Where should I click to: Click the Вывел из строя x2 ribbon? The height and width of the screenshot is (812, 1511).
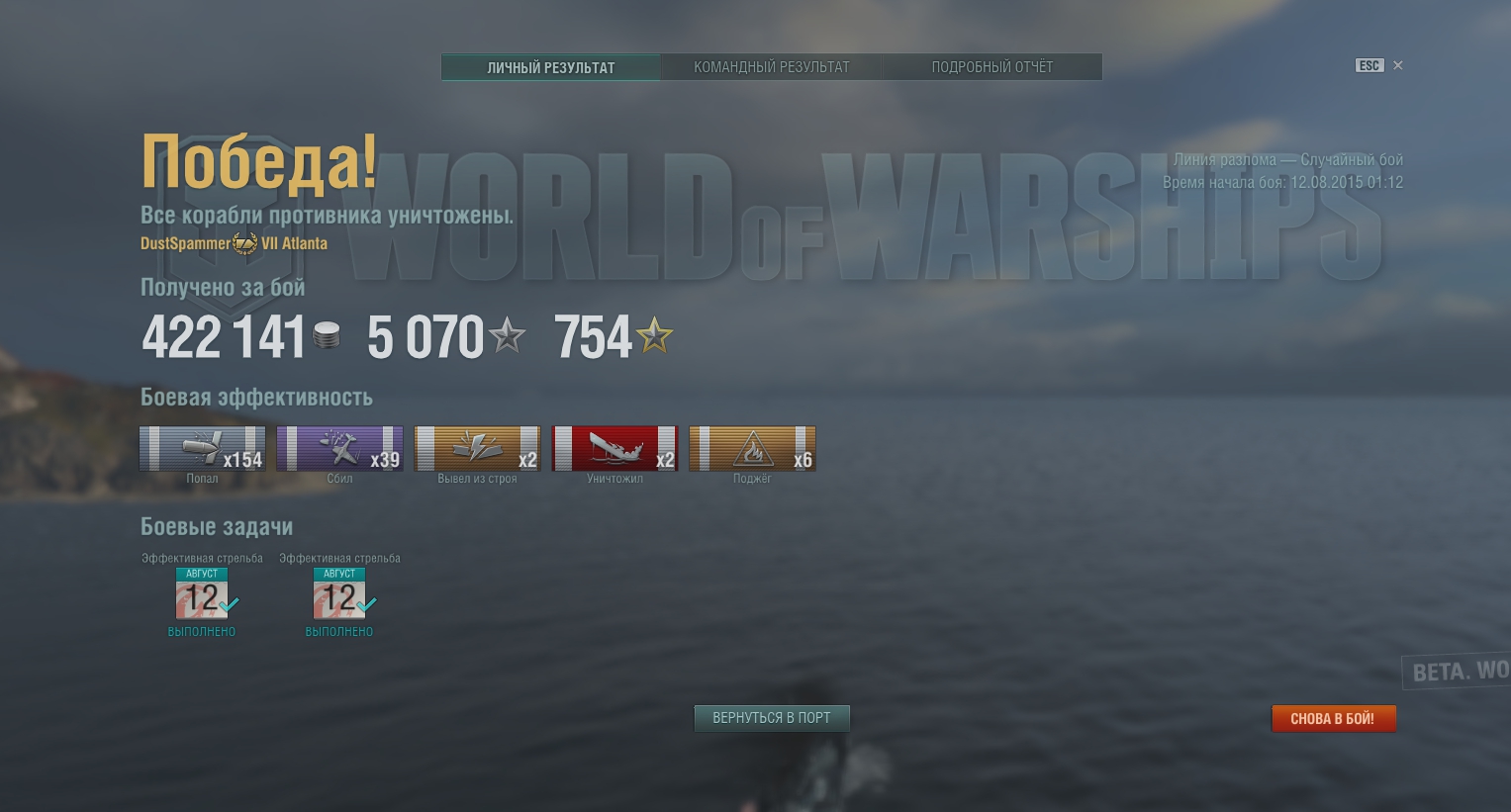coord(477,449)
